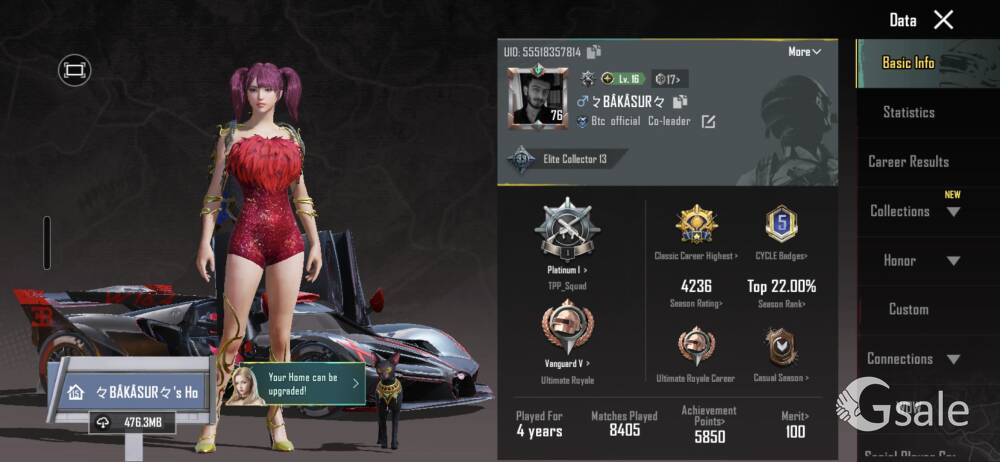The height and width of the screenshot is (462, 1000).
Task: Close the Data profile screen
Action: (943, 19)
